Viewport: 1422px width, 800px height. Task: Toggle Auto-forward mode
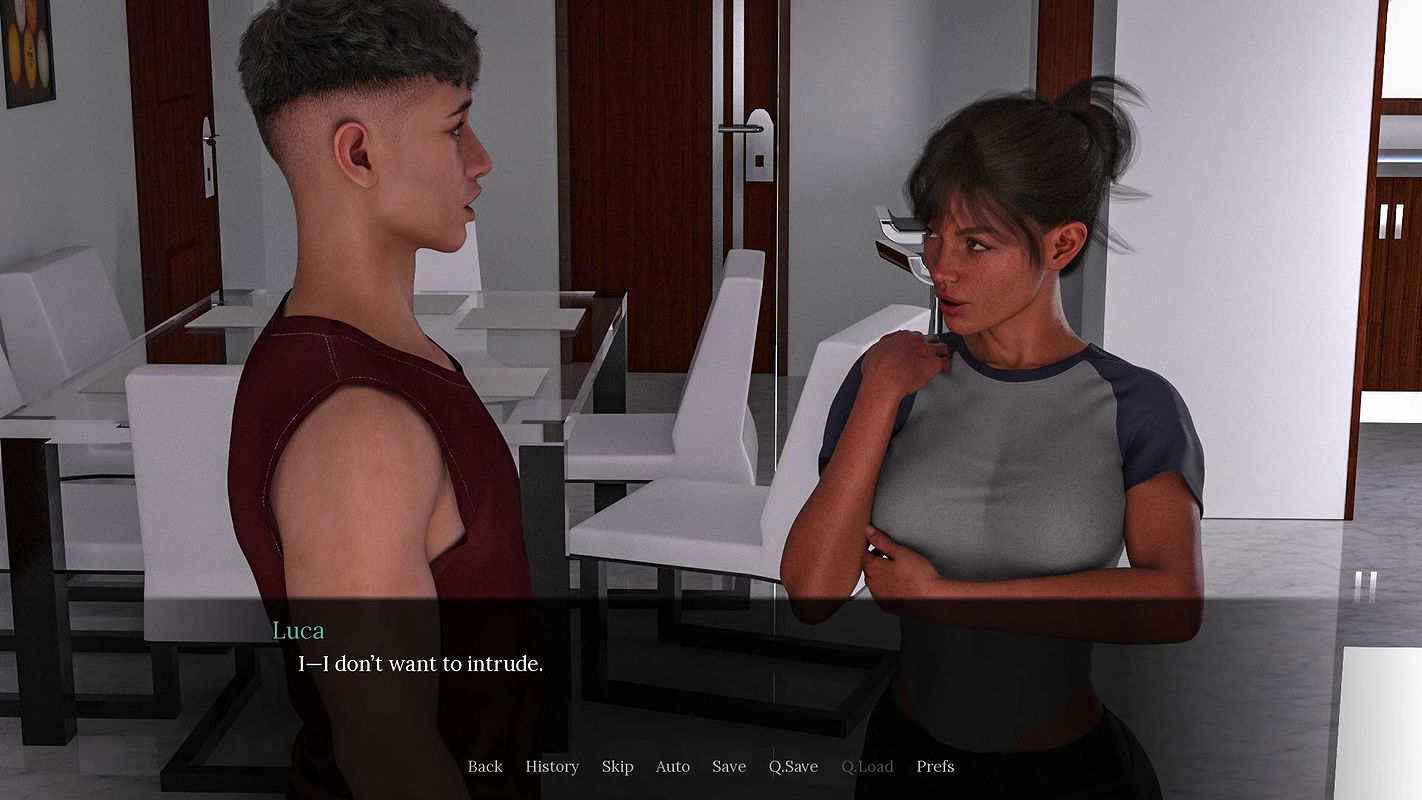point(672,766)
